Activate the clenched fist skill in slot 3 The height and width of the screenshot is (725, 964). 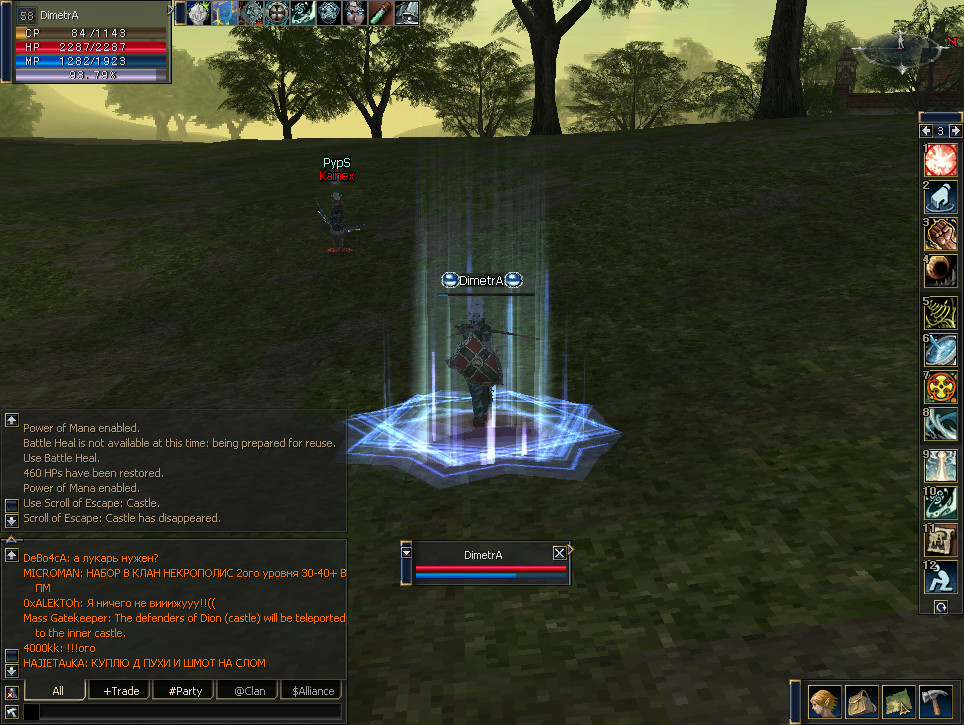point(941,234)
